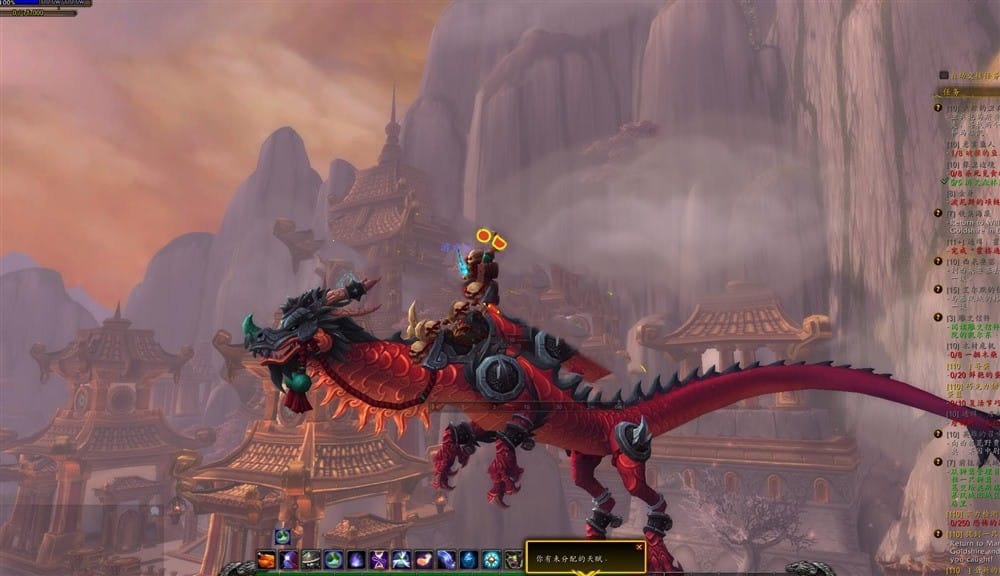Viewport: 1000px width, 576px height.
Task: Toggle the checkbox above the quest list
Action: [x=943, y=75]
